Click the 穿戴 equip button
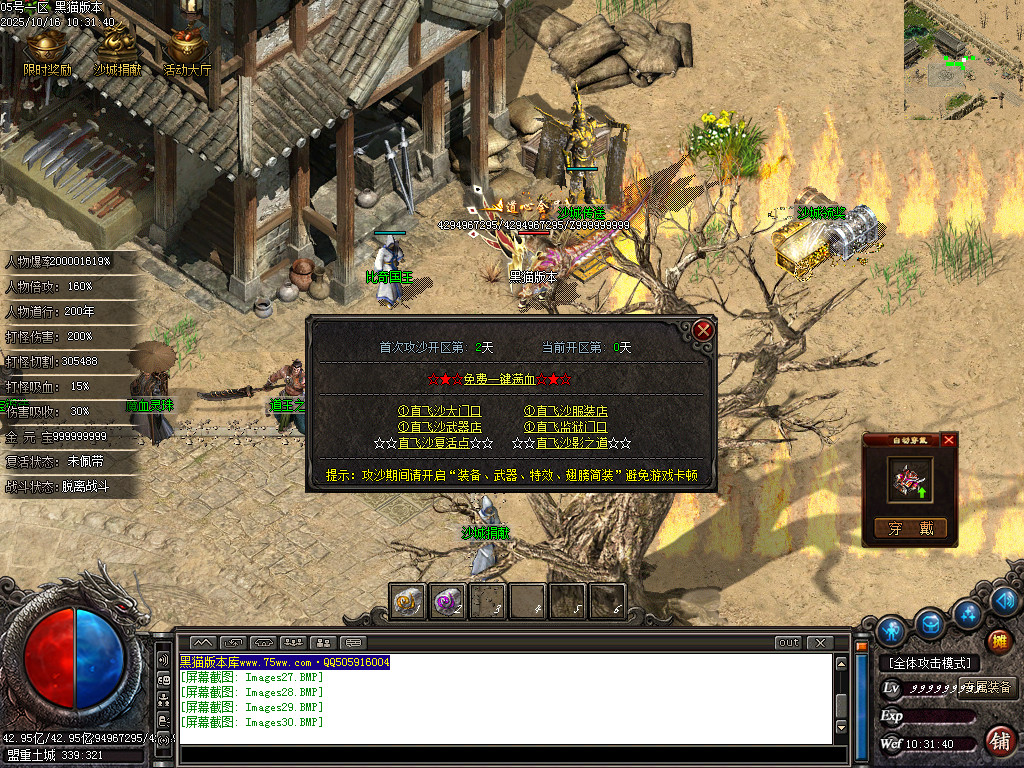Image resolution: width=1024 pixels, height=768 pixels. (909, 529)
